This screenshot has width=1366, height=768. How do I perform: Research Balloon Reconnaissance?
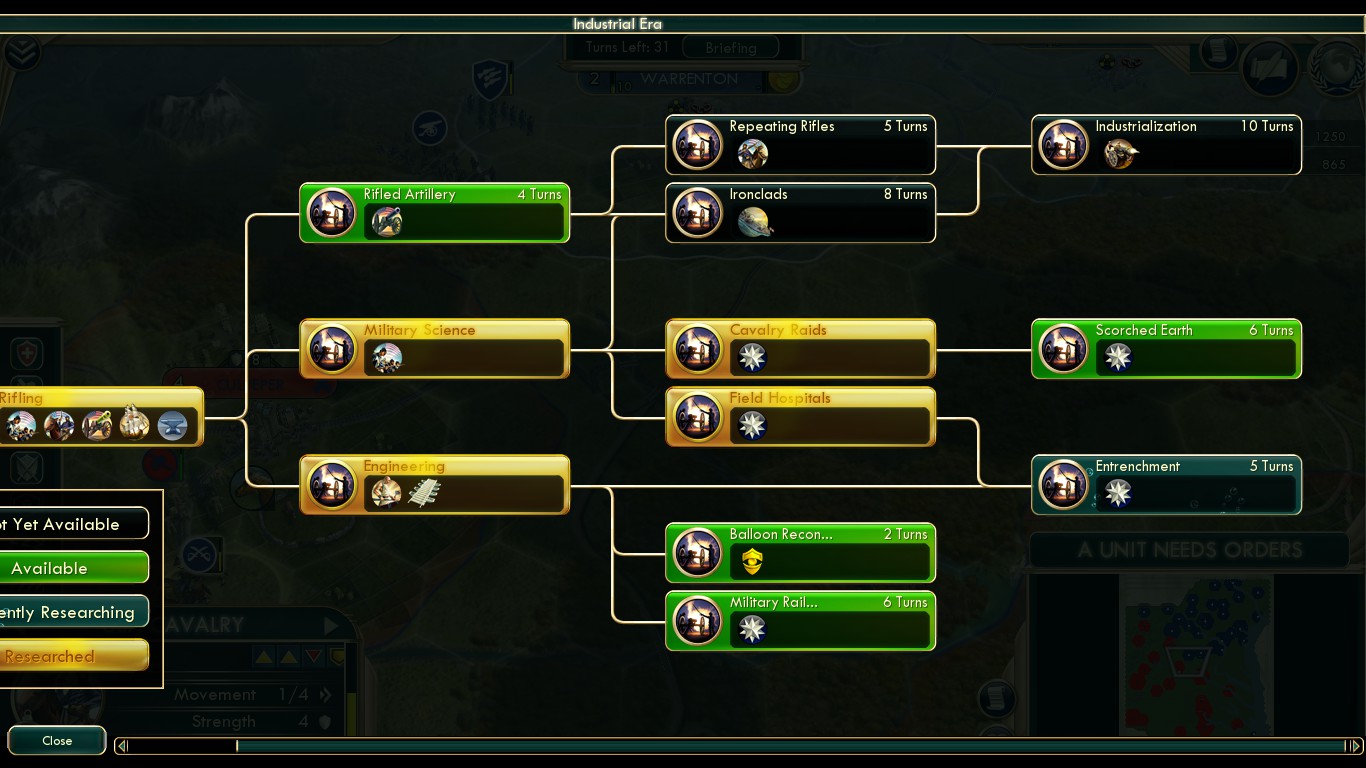800,552
